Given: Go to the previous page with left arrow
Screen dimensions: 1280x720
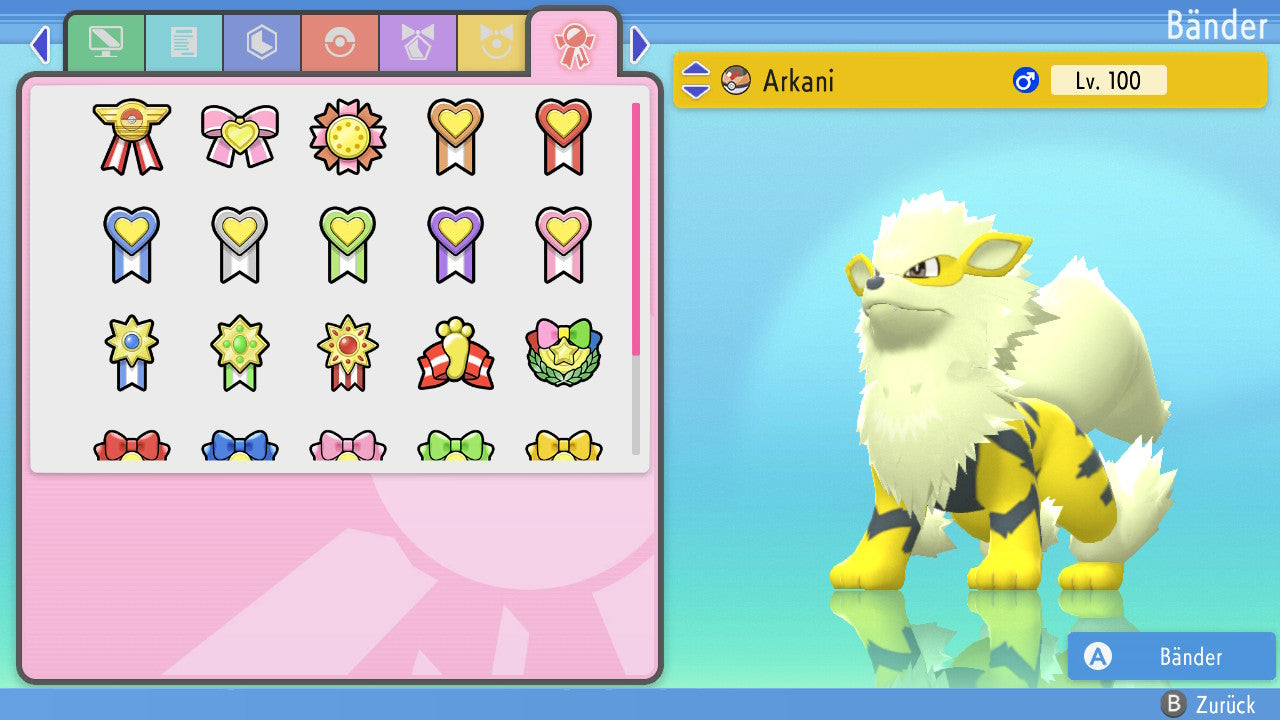Looking at the screenshot, I should (40, 44).
